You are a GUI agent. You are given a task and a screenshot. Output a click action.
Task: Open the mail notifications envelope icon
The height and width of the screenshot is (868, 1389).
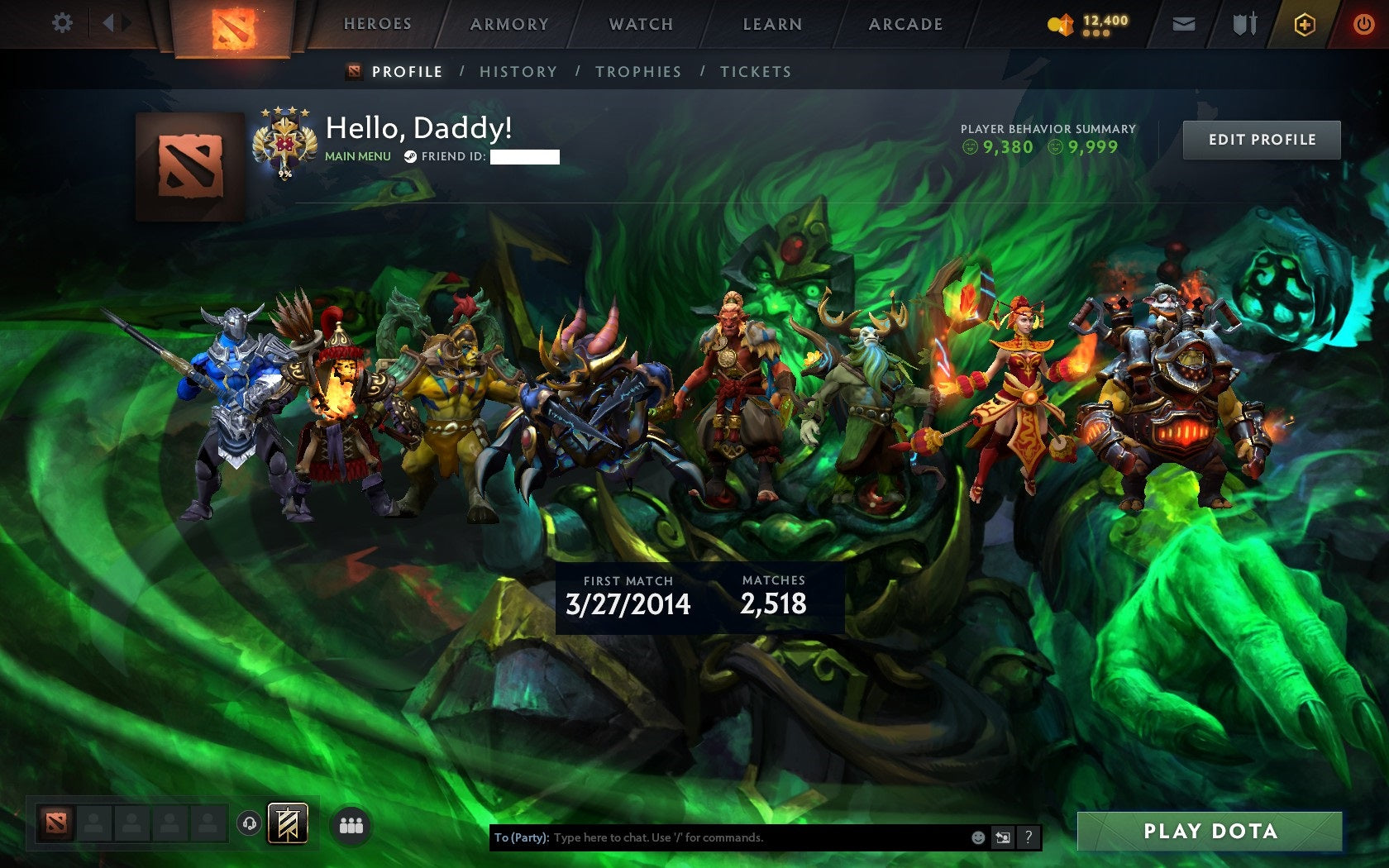[1186, 24]
